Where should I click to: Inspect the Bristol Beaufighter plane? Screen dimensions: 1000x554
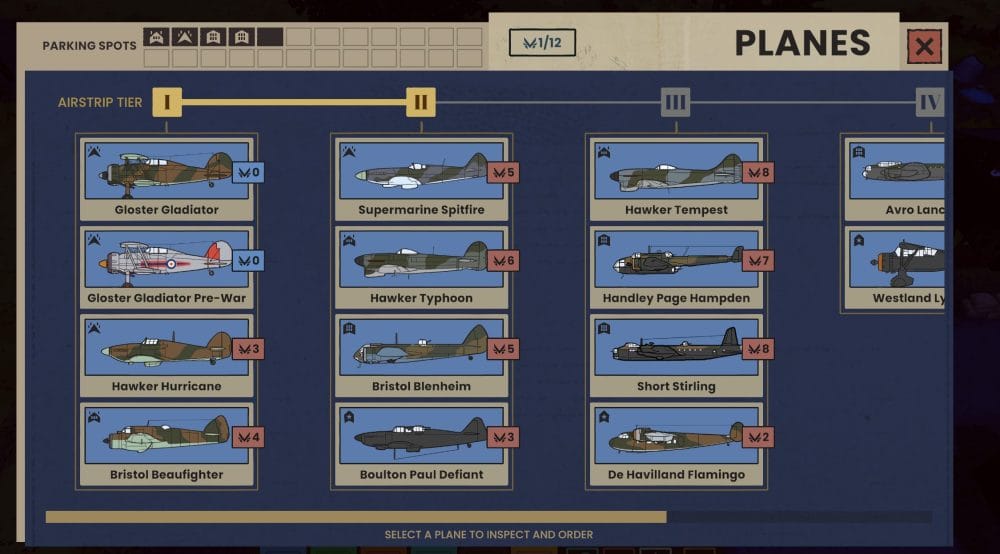[166, 443]
